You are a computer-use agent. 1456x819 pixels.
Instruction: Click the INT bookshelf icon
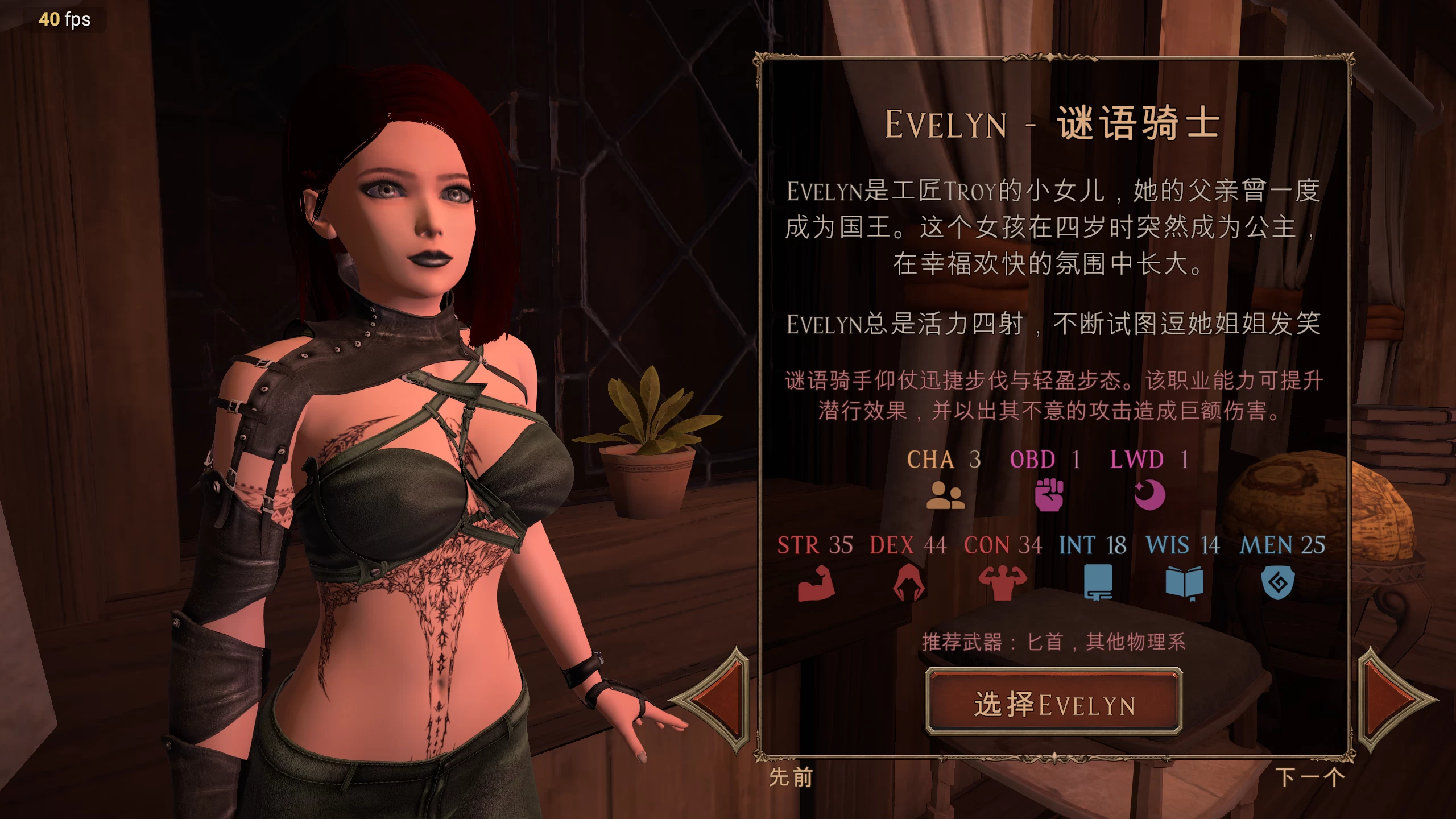point(1098,582)
